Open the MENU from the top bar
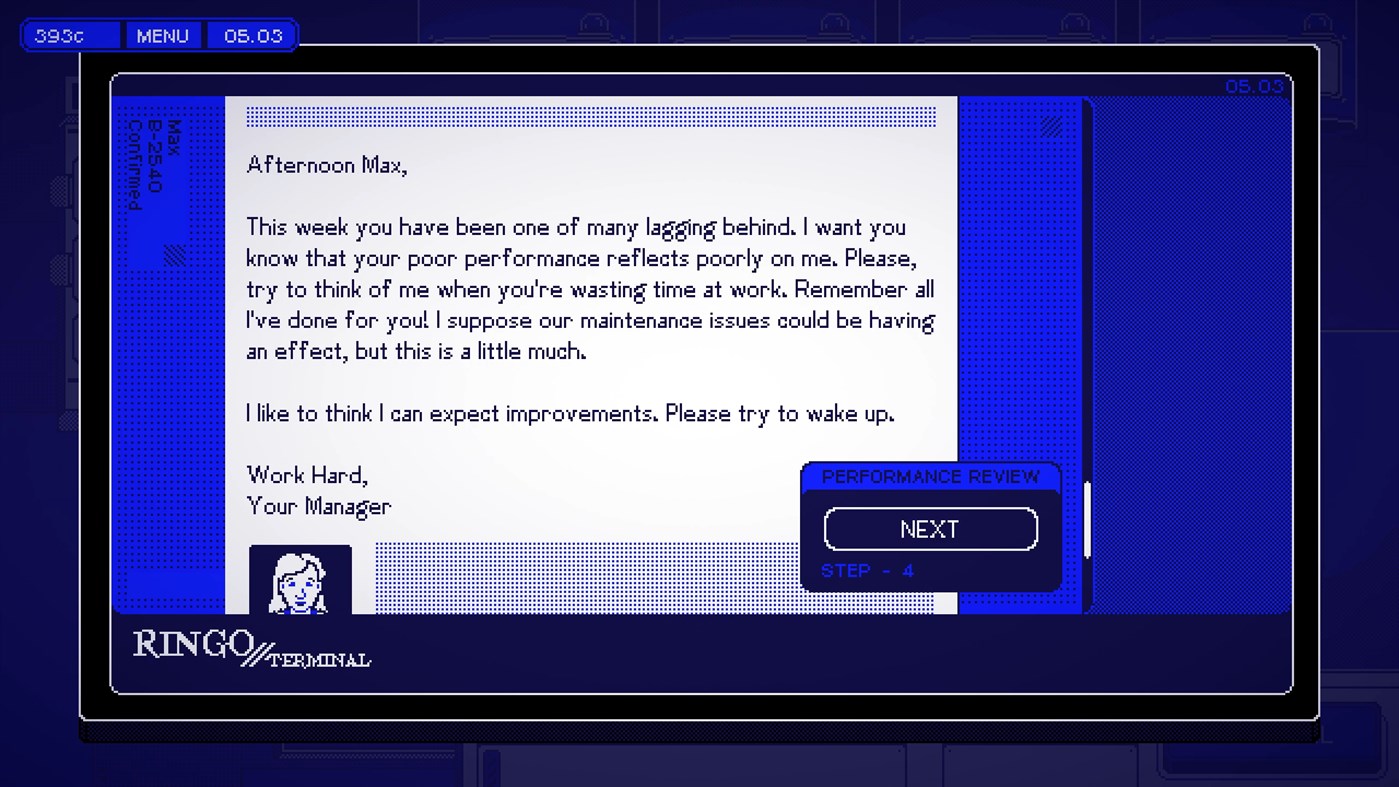Image resolution: width=1399 pixels, height=787 pixels. click(x=162, y=34)
